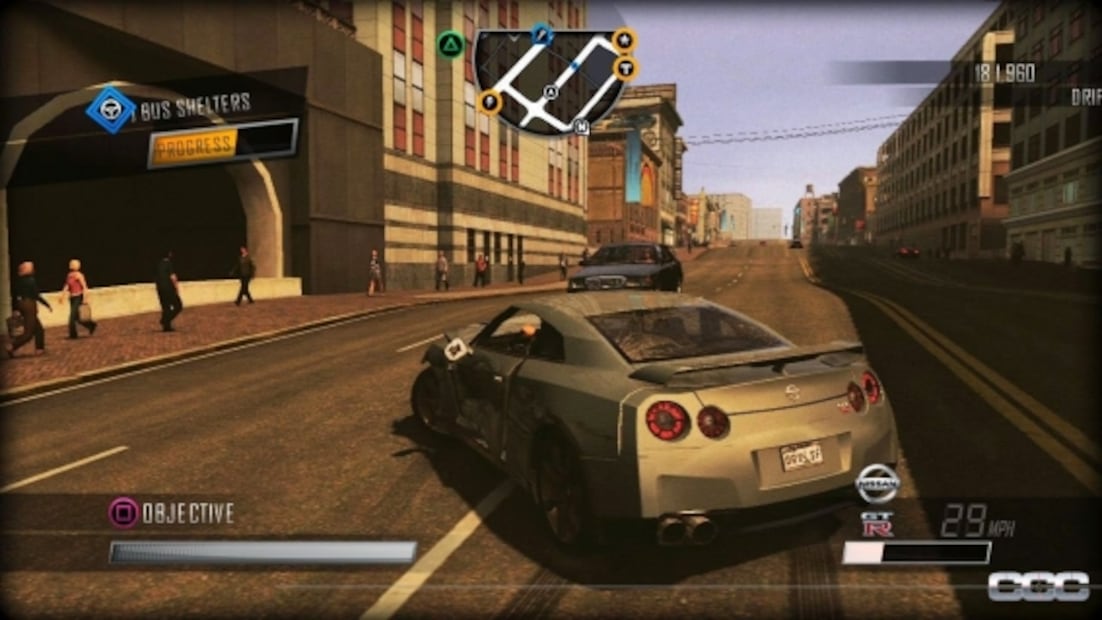Select the GT-R vehicle emblem

(x=877, y=524)
